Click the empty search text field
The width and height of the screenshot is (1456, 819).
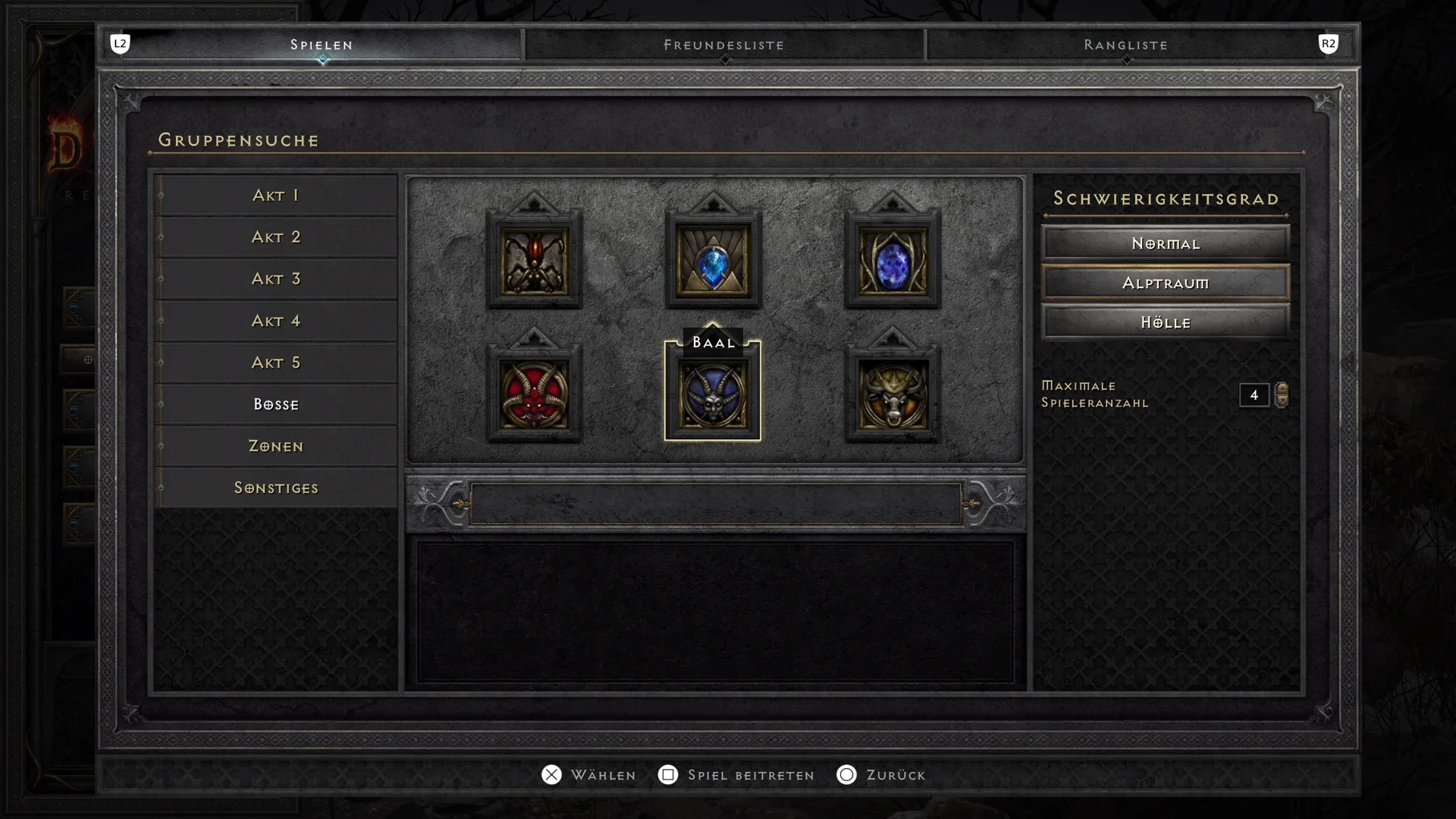(716, 504)
